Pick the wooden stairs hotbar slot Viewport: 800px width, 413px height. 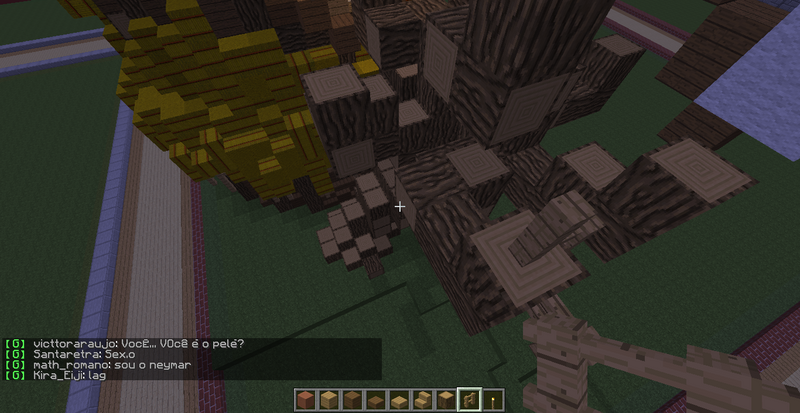(x=421, y=401)
